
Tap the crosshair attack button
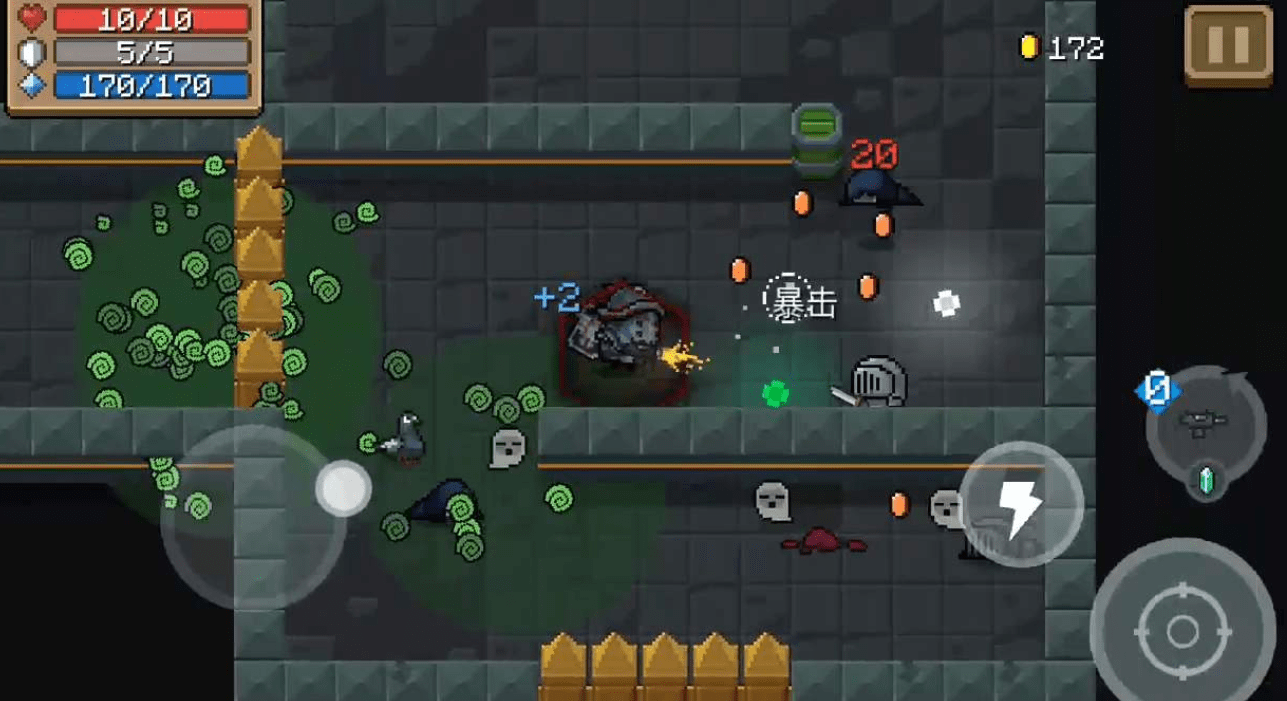pos(1182,631)
